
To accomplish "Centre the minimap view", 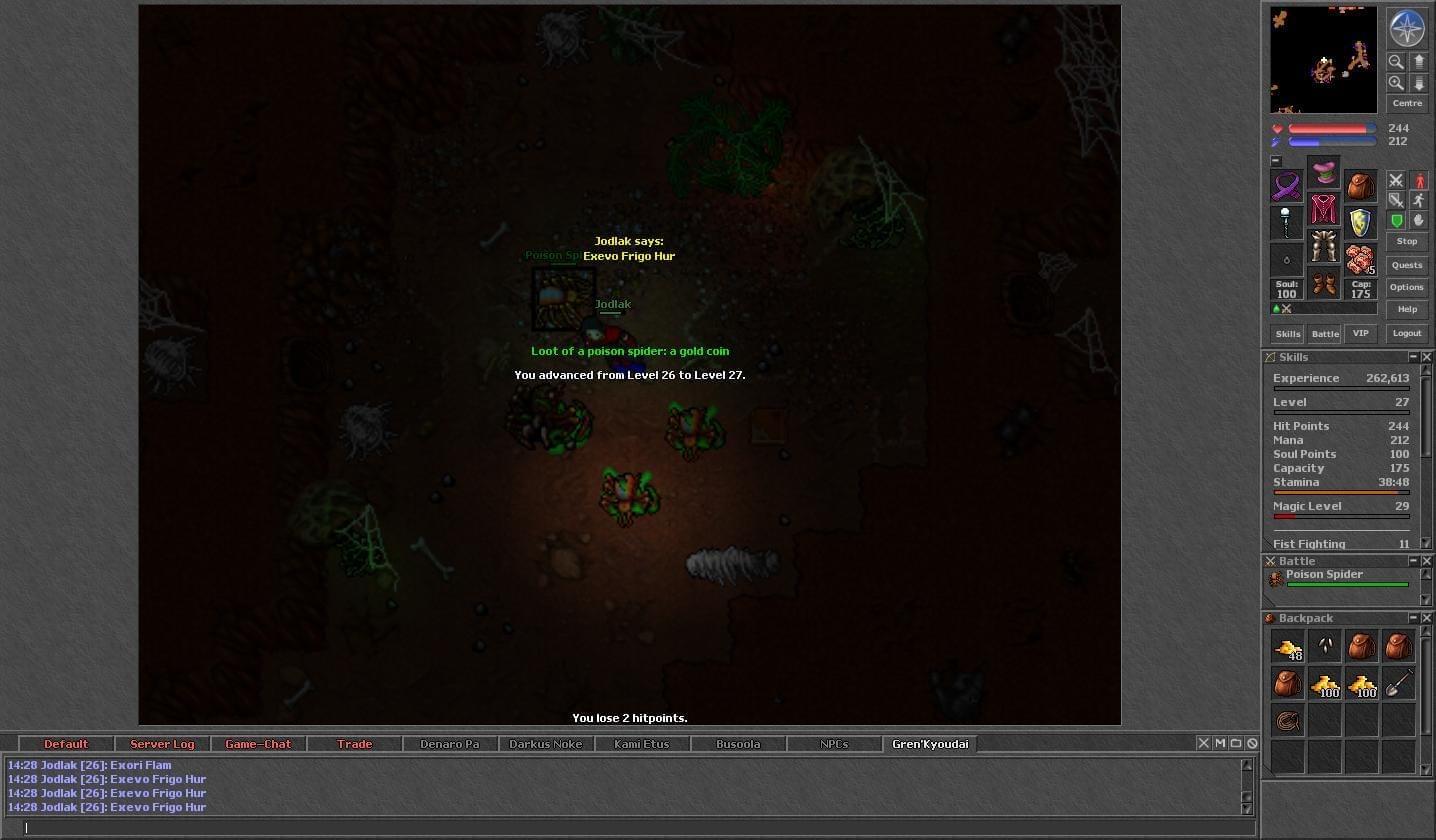I will click(1407, 104).
